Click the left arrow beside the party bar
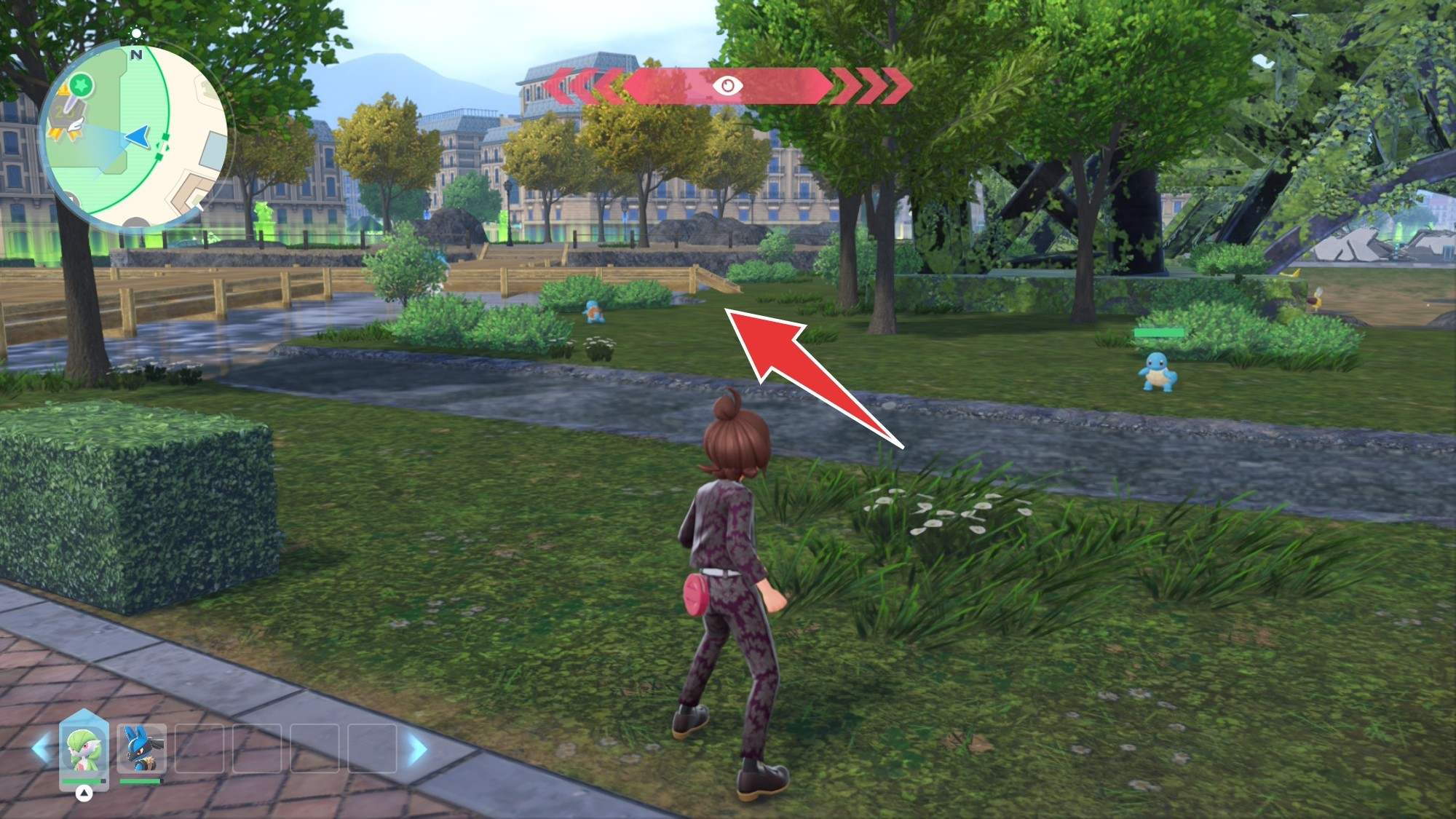Image resolution: width=1456 pixels, height=819 pixels. point(41,749)
